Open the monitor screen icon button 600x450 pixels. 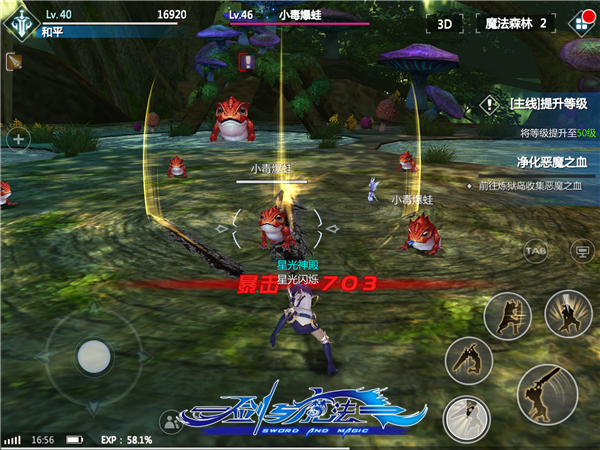[x=578, y=250]
